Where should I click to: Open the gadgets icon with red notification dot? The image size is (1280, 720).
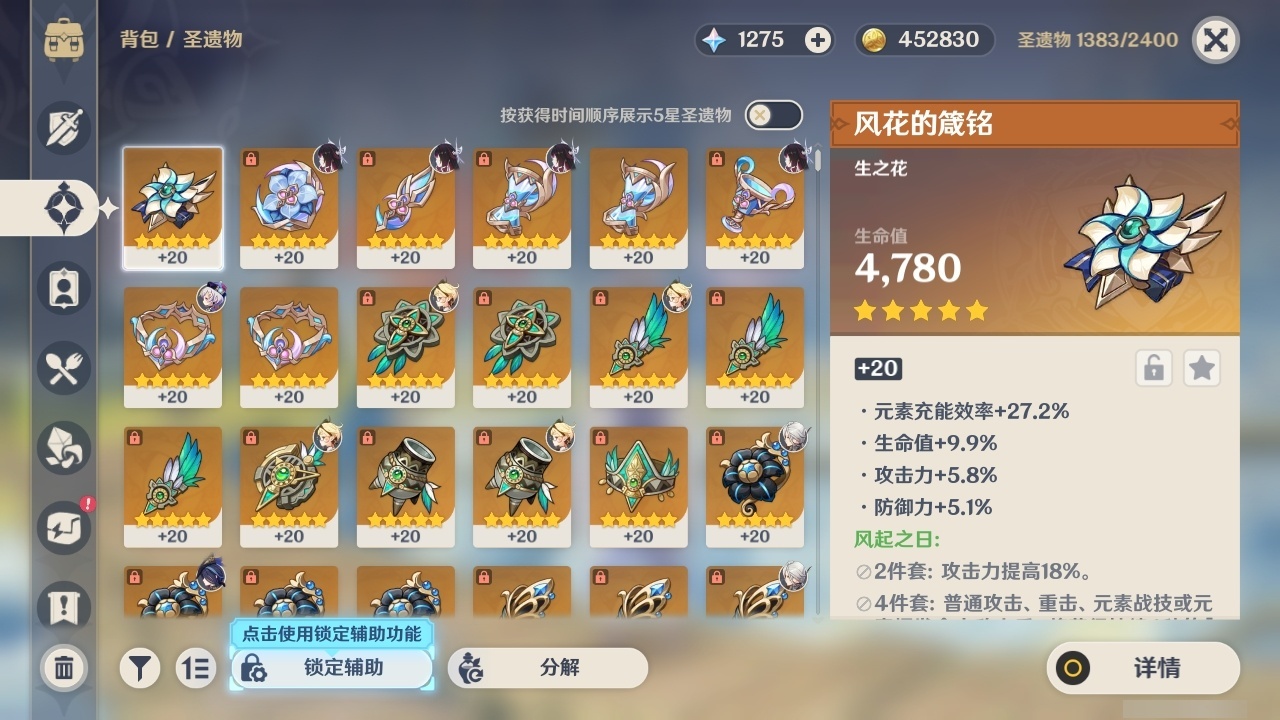pyautogui.click(x=64, y=528)
